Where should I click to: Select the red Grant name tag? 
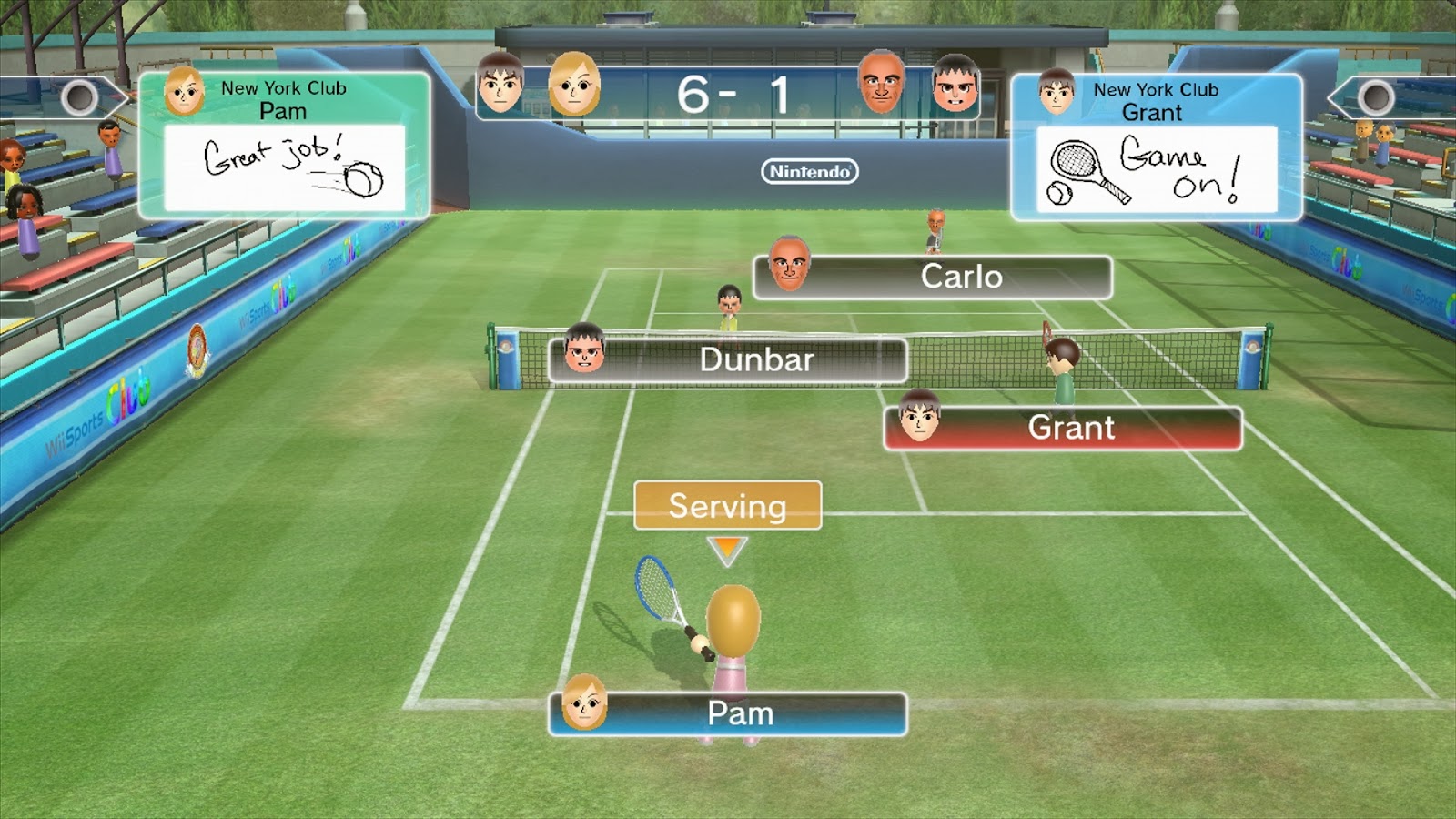click(x=1063, y=428)
